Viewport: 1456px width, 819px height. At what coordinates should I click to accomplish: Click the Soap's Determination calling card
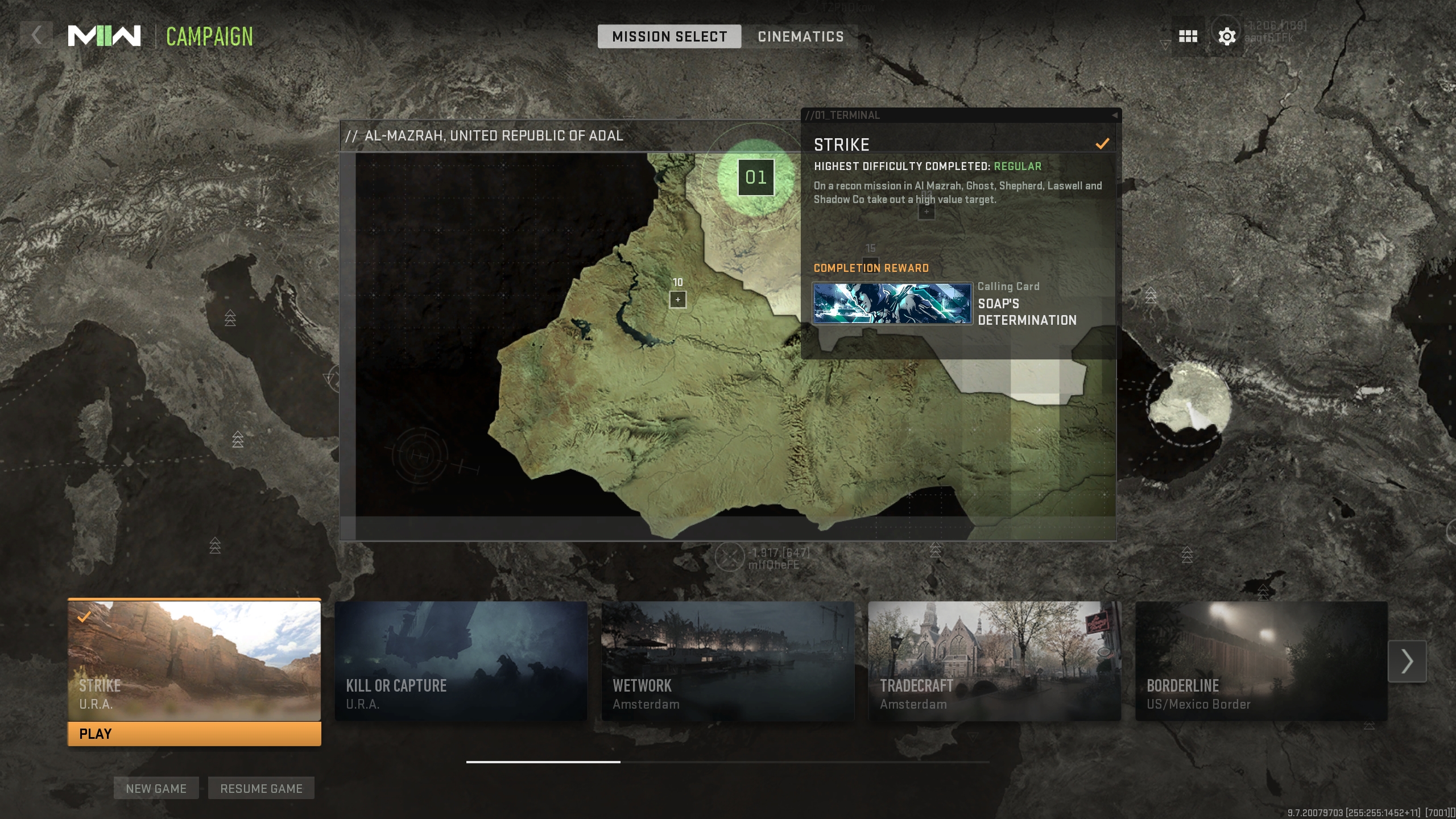[x=892, y=304]
